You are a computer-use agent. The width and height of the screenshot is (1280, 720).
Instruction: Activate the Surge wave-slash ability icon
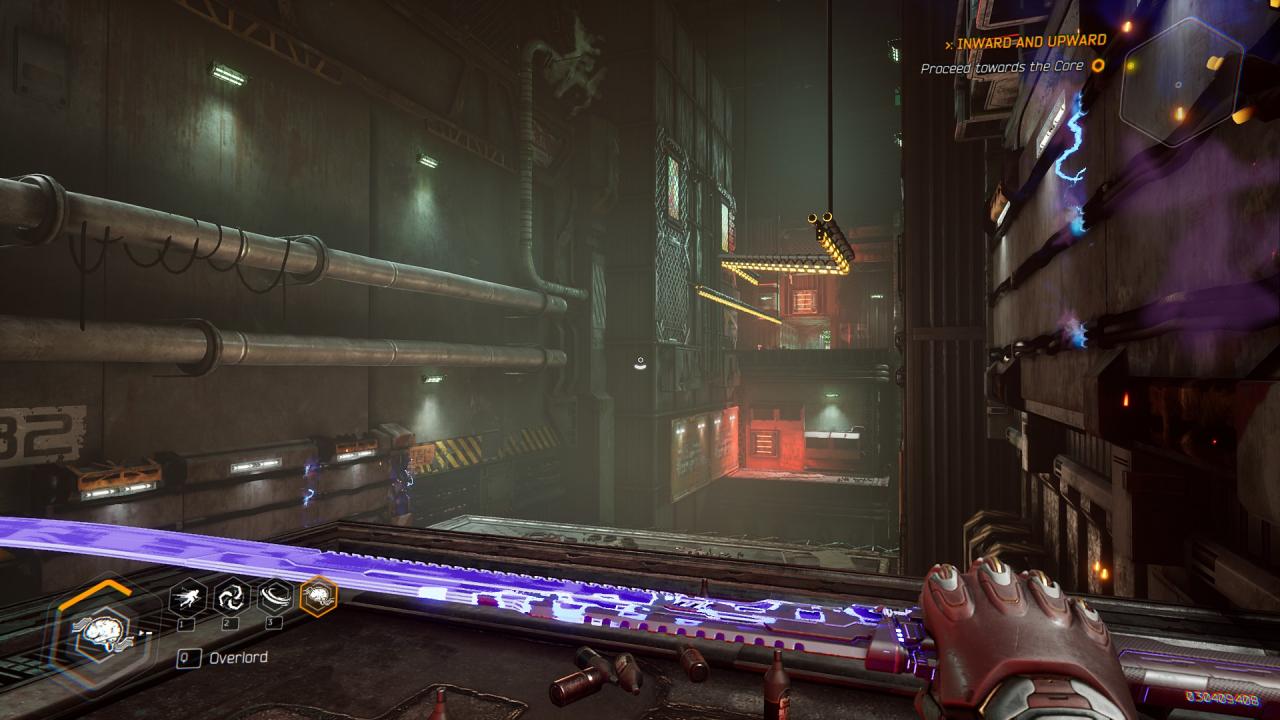[x=275, y=598]
